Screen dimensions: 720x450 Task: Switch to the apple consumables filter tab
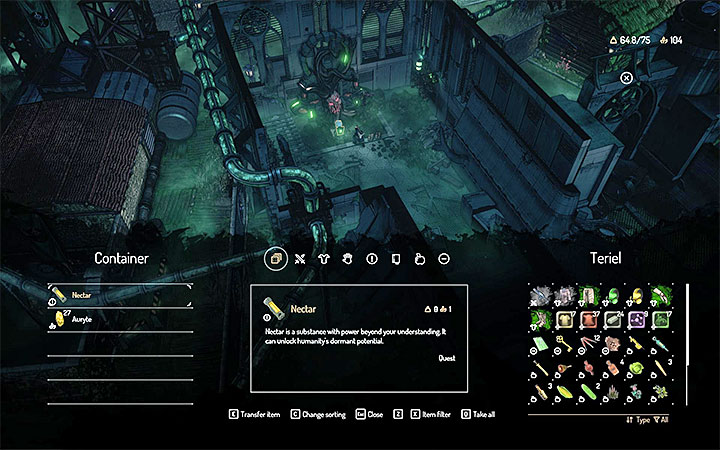point(419,258)
